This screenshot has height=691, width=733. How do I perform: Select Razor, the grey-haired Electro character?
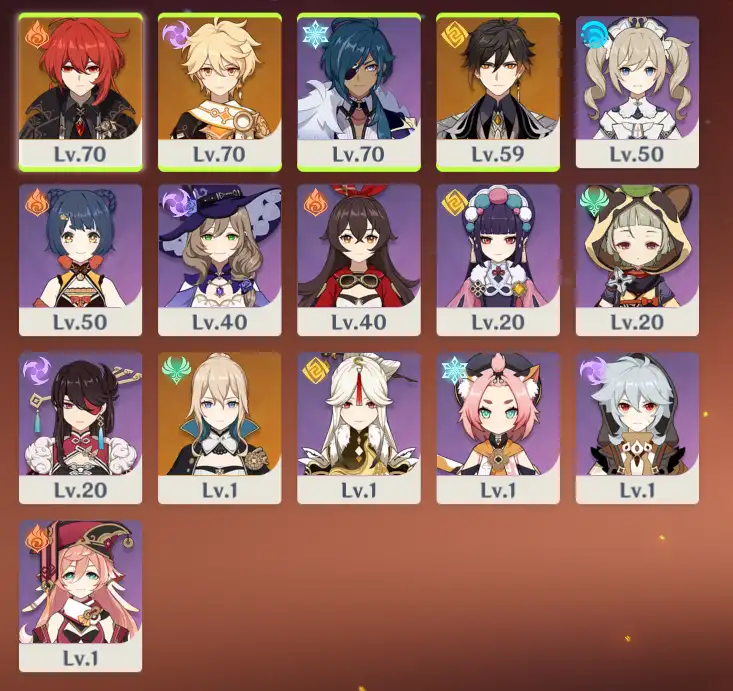click(637, 426)
